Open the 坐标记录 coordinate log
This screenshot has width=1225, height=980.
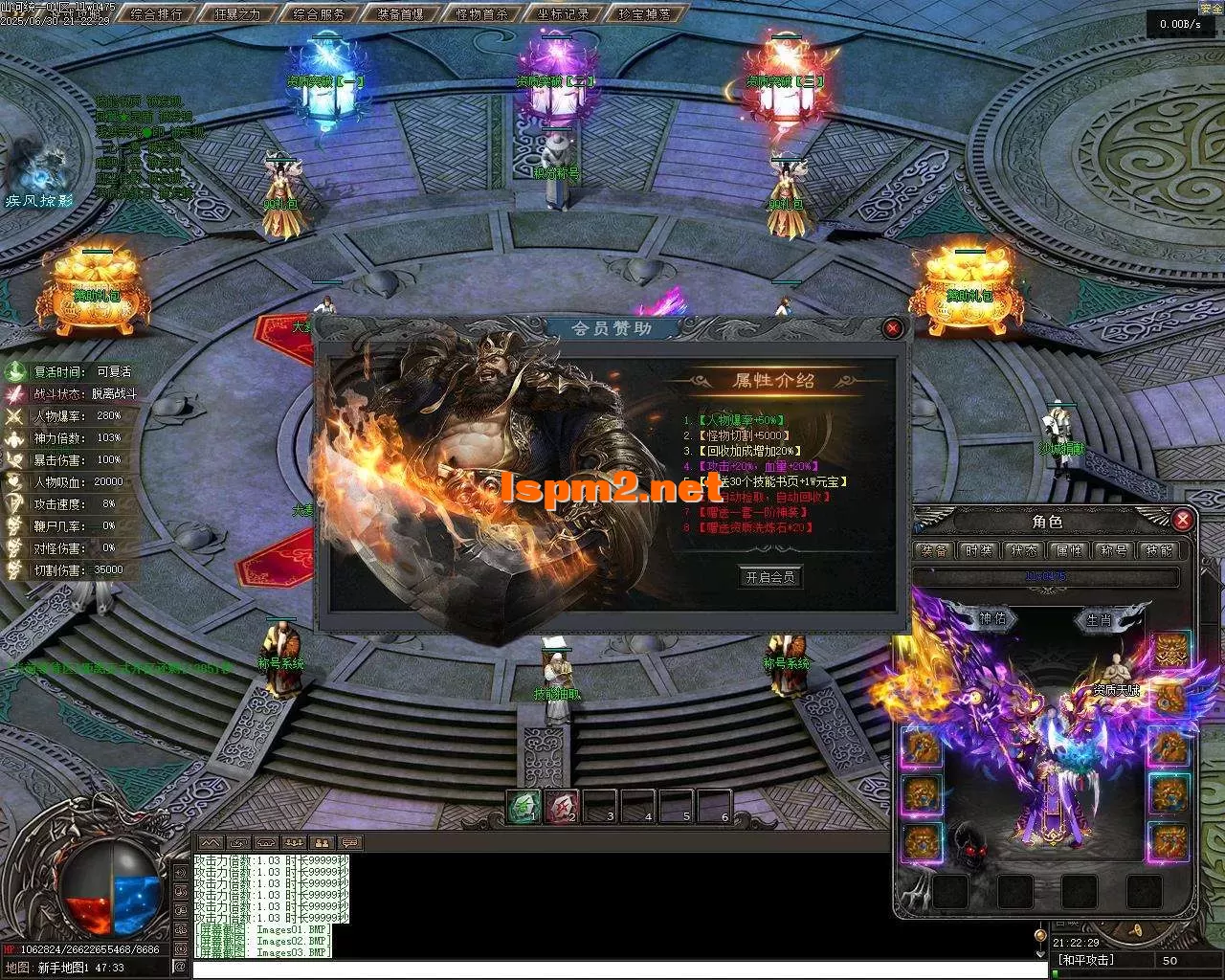click(563, 14)
